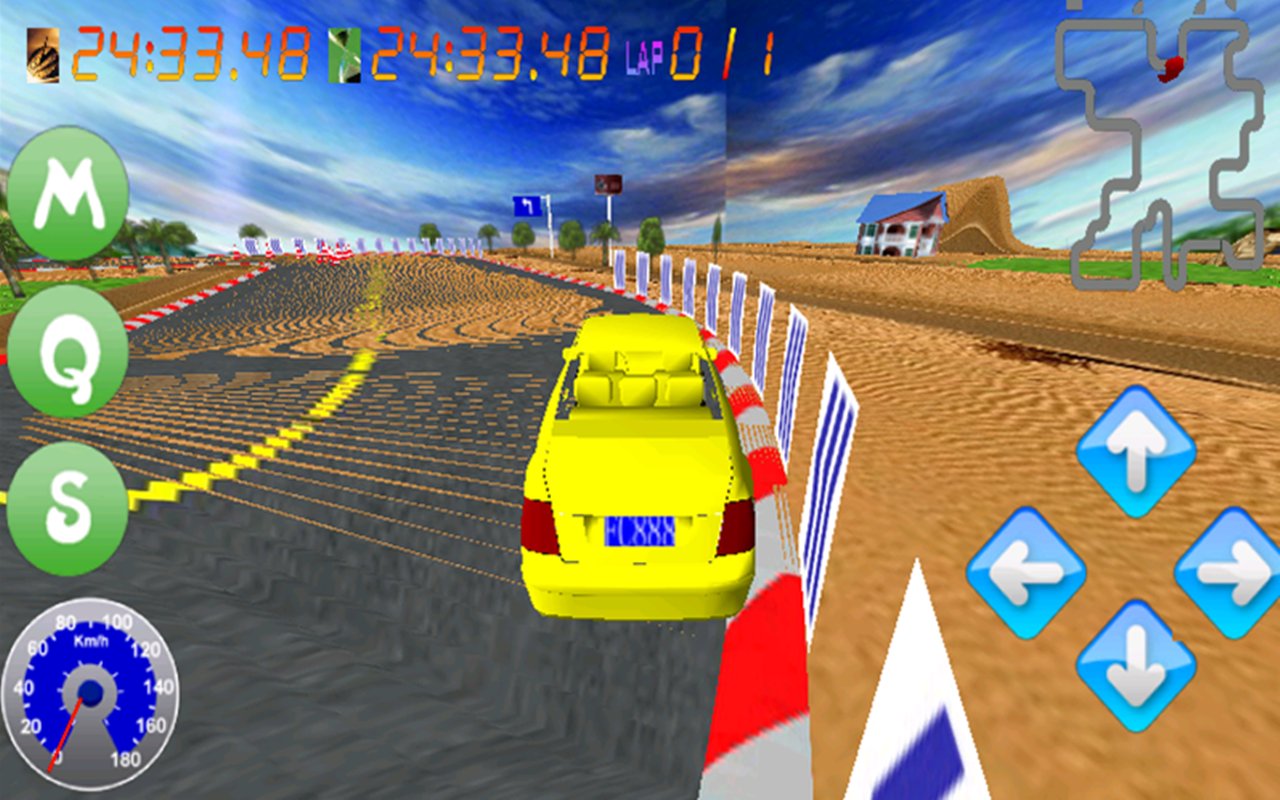Tap the blue road direction sign
The width and height of the screenshot is (1280, 800).
pyautogui.click(x=530, y=205)
